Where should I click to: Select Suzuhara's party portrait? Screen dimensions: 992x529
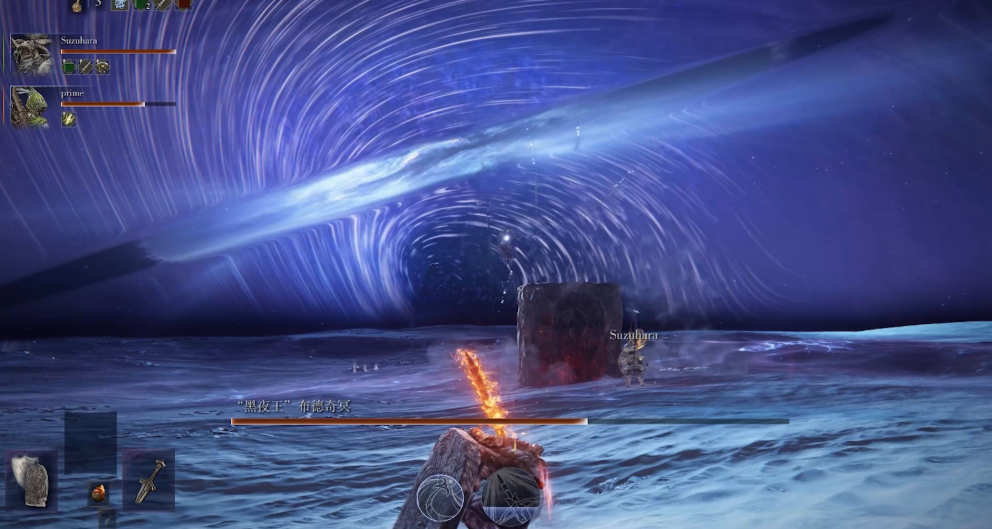pyautogui.click(x=31, y=54)
